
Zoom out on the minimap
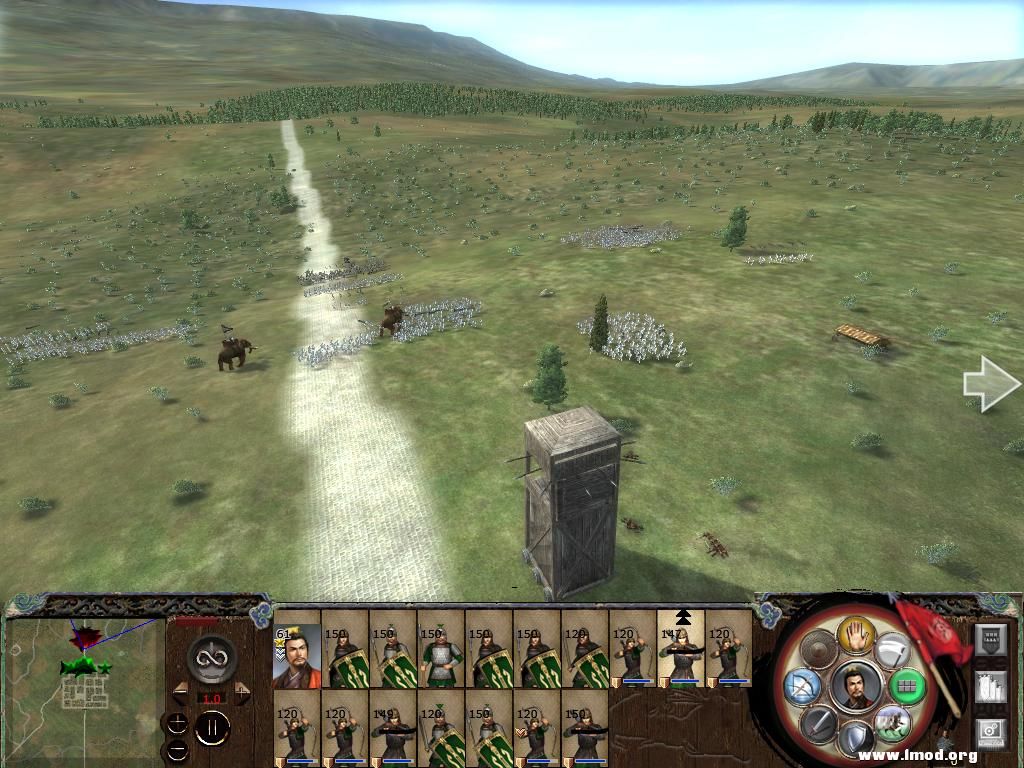tap(177, 749)
